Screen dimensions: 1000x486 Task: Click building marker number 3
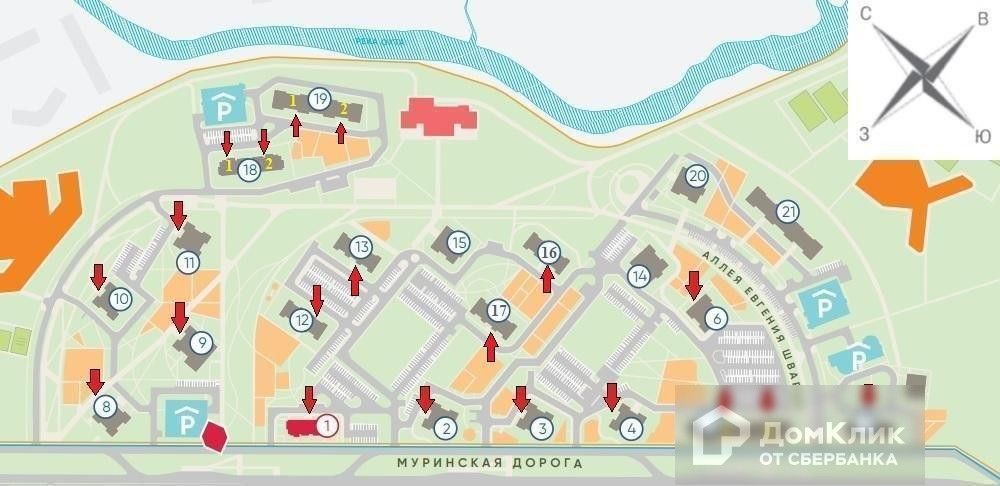coord(541,429)
